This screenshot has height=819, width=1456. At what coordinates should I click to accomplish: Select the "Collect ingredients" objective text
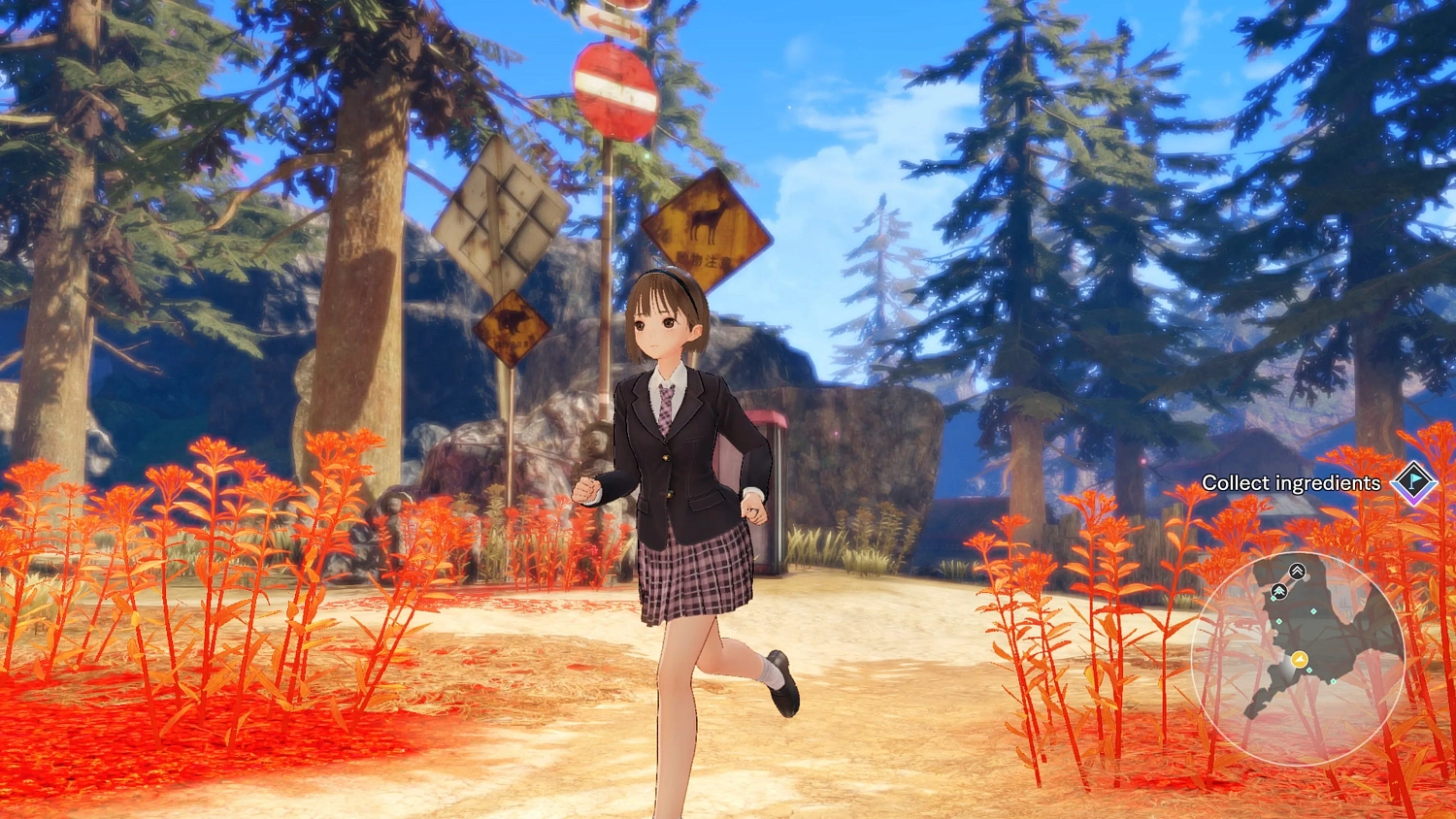[x=1292, y=482]
